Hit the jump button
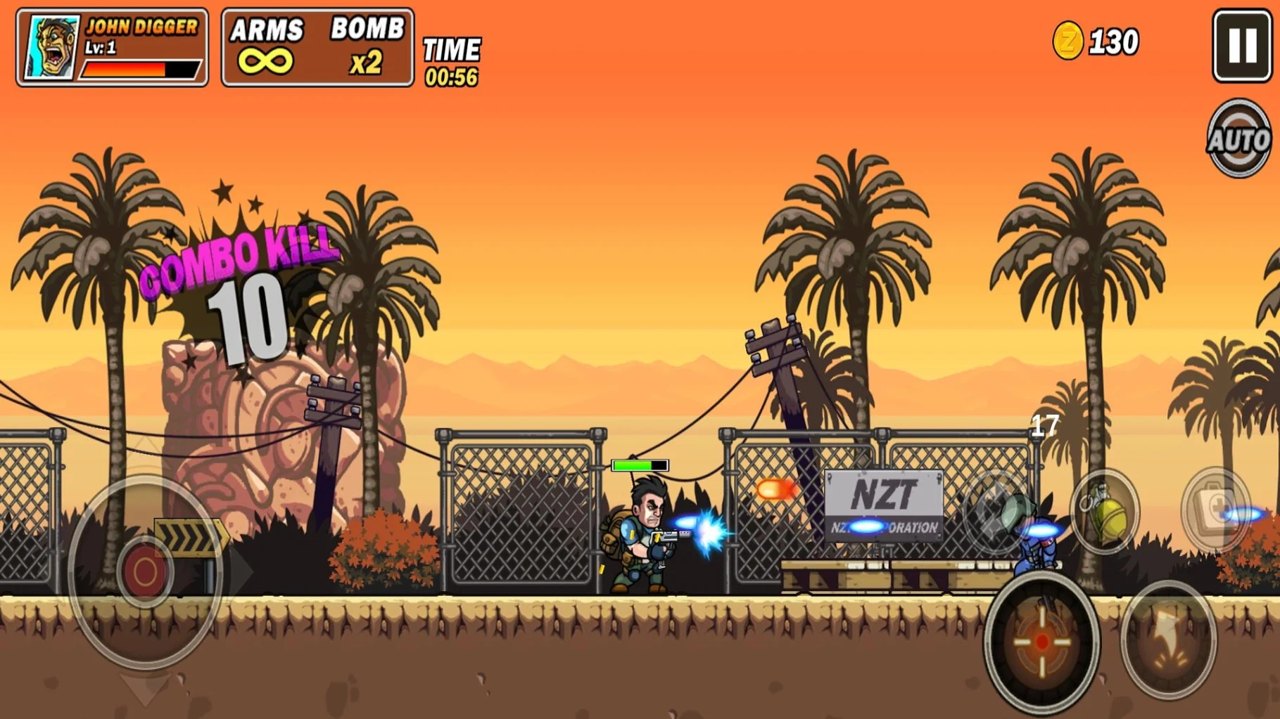 pyautogui.click(x=1168, y=638)
